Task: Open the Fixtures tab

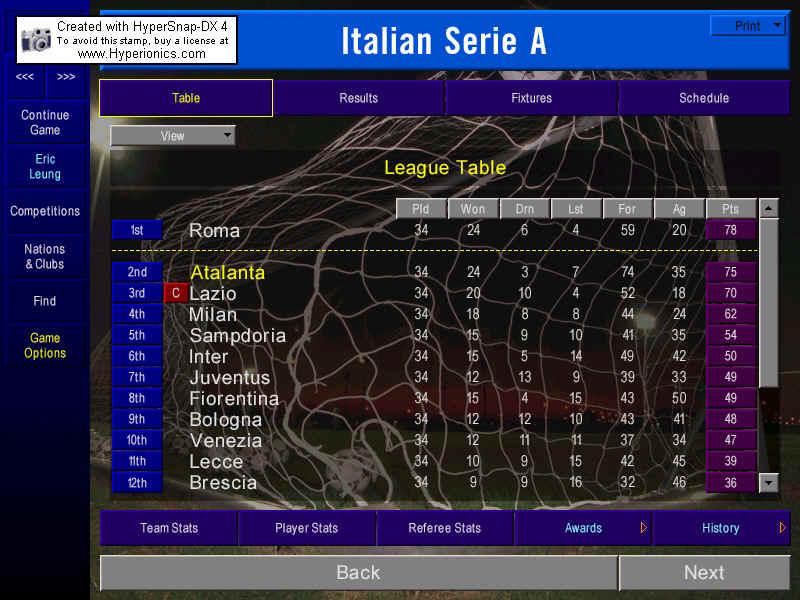Action: (531, 98)
